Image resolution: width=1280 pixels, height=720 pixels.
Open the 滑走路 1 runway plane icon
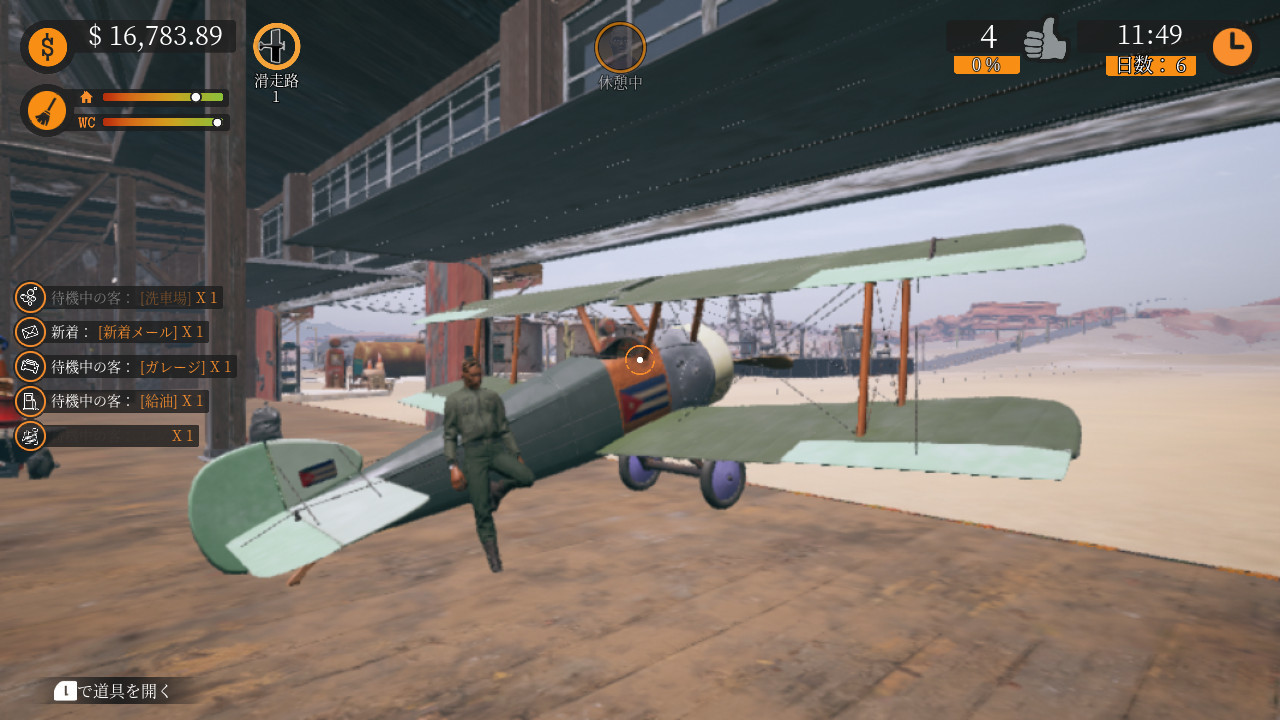tap(275, 44)
